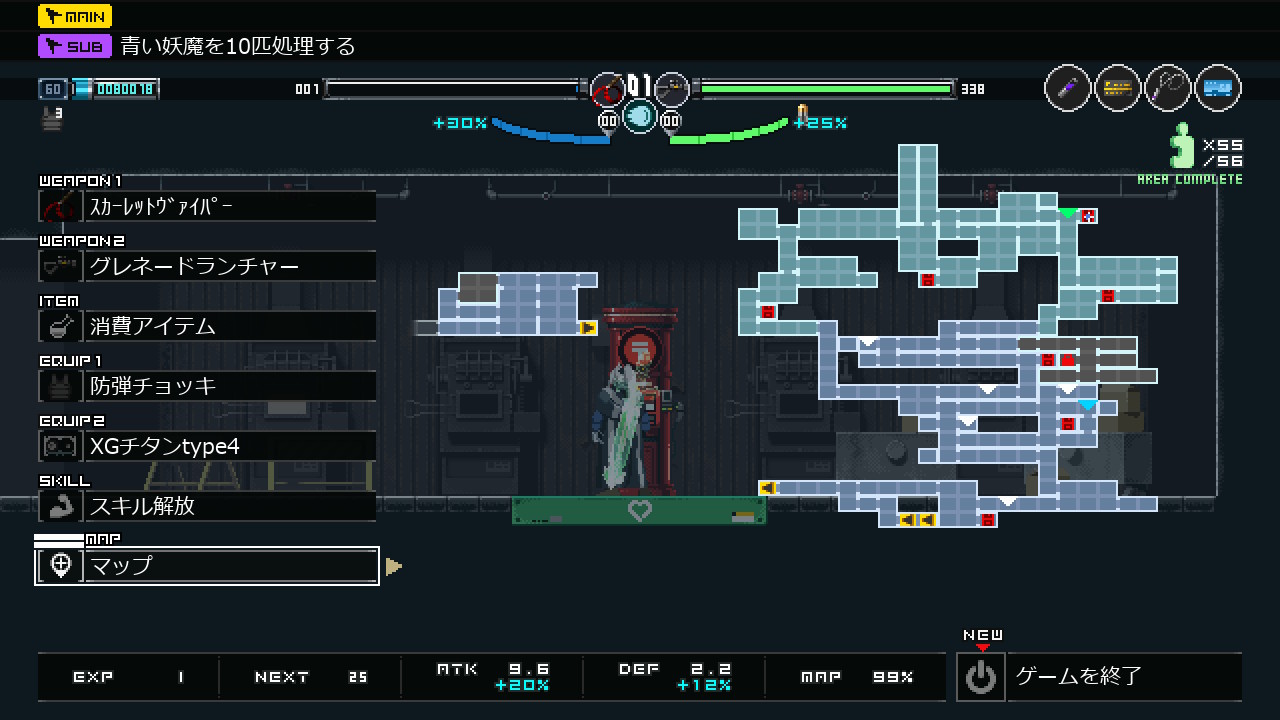Select the 防弾チョッキ equip 1 entry
This screenshot has width=1280, height=720.
[x=207, y=386]
